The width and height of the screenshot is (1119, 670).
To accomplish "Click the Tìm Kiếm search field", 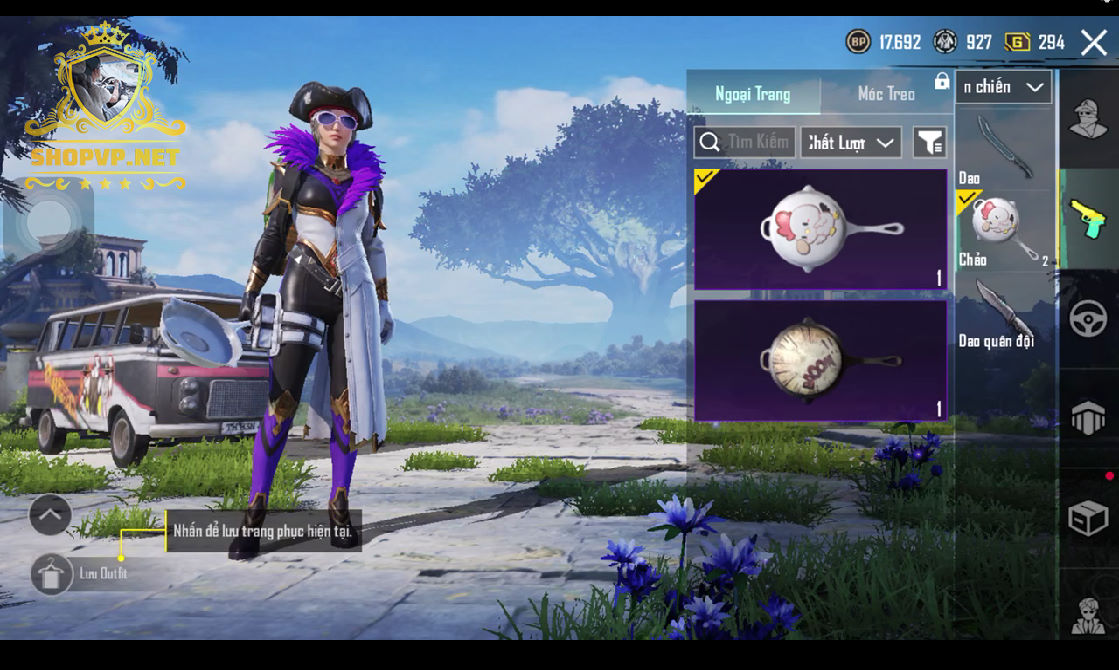I will tap(745, 142).
